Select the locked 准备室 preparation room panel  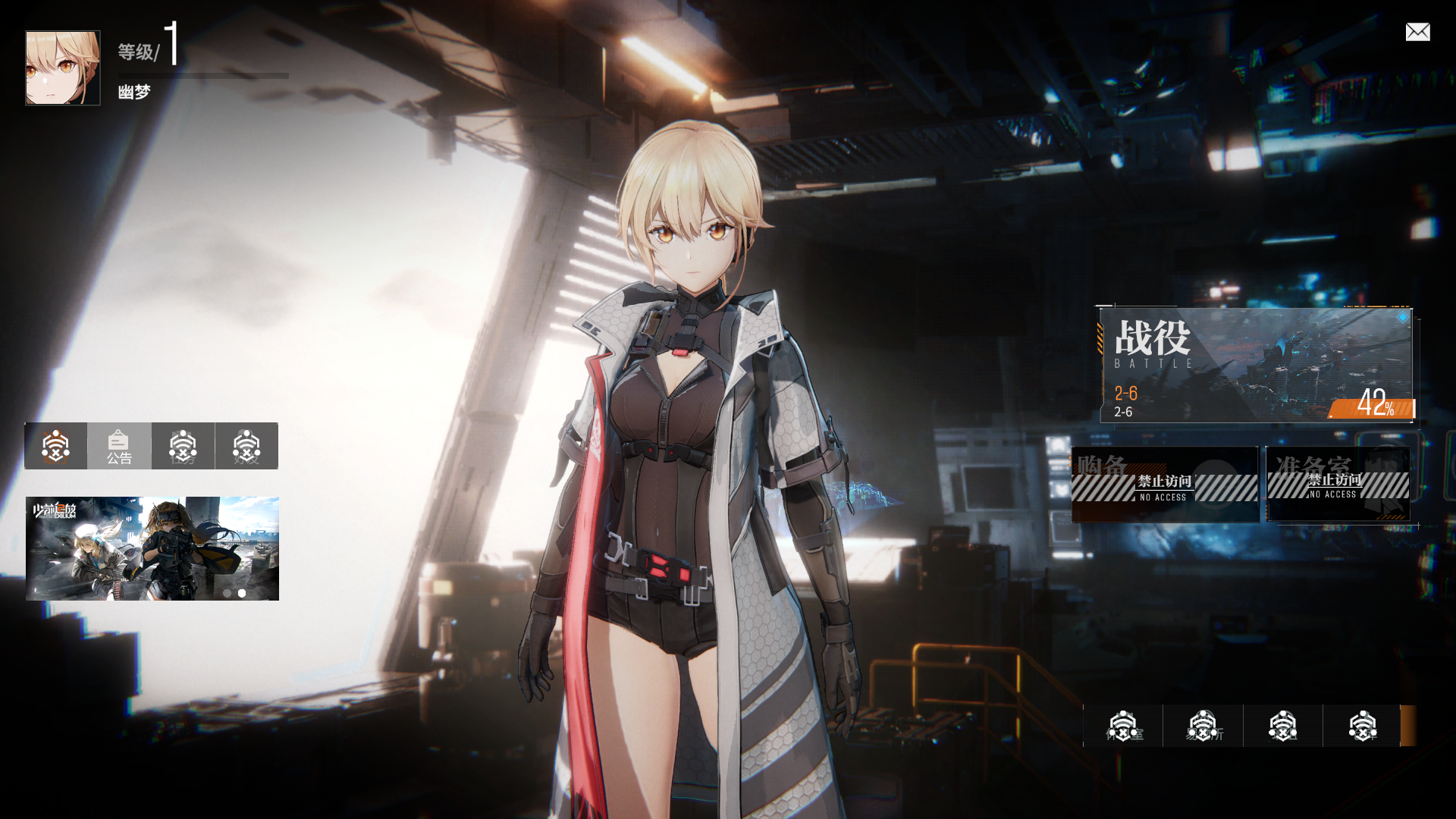click(1338, 484)
